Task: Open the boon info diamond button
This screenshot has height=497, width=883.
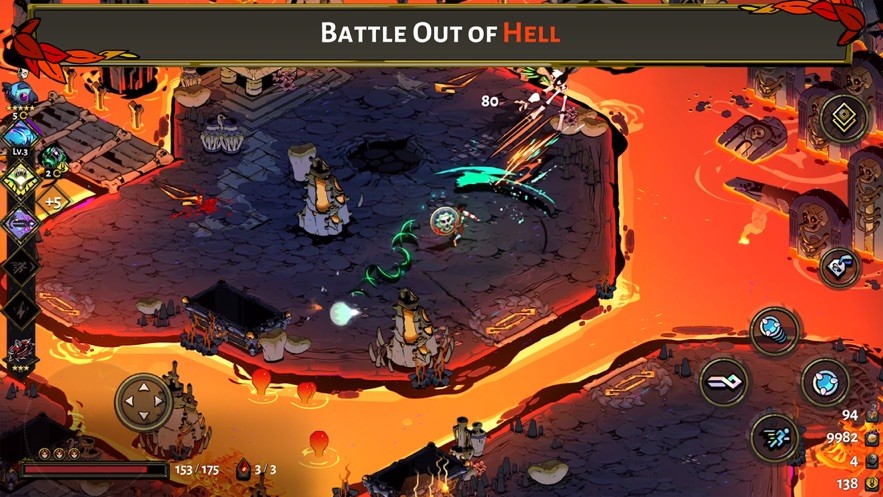Action: click(843, 118)
